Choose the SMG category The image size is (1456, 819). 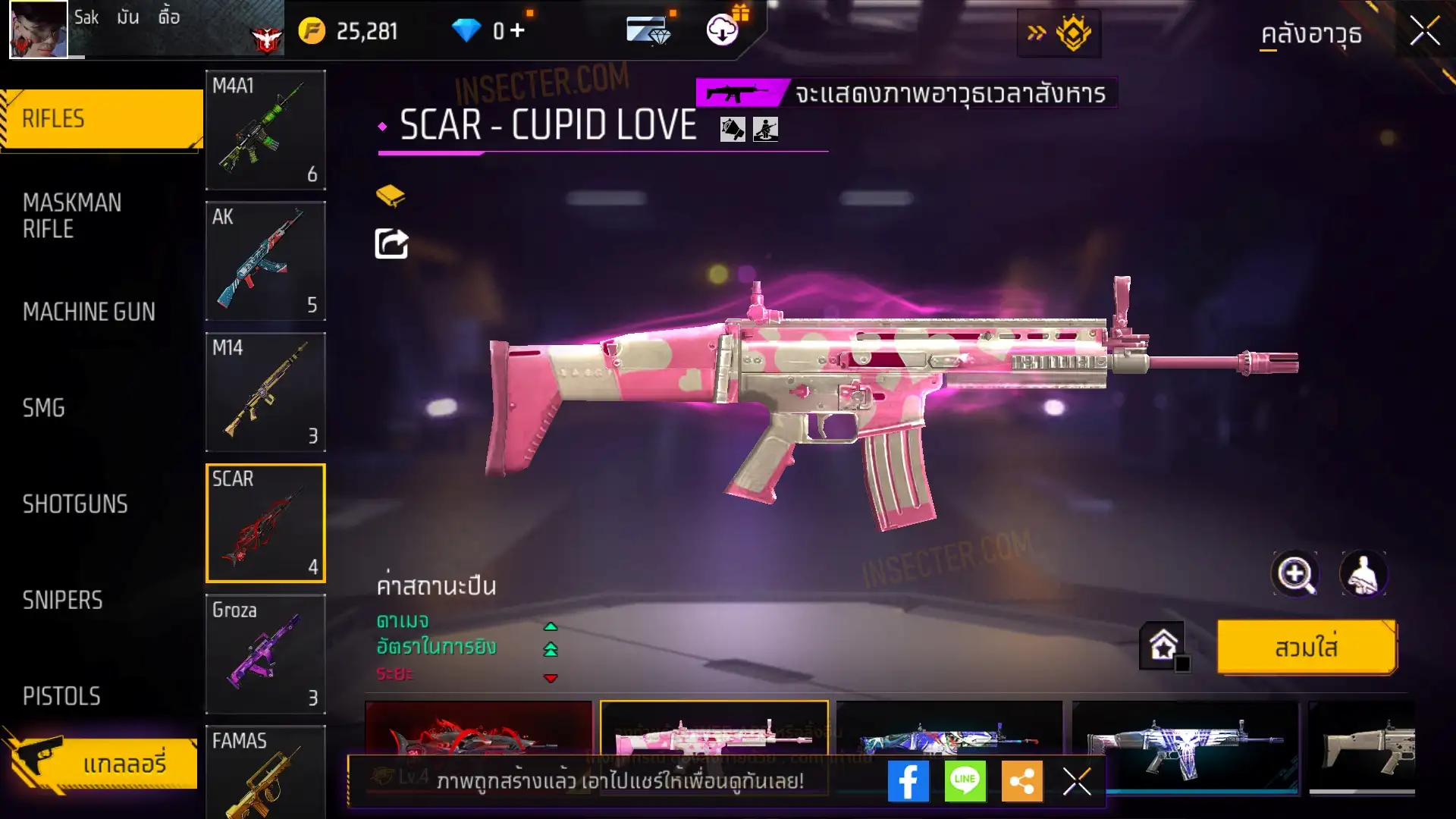click(x=44, y=408)
